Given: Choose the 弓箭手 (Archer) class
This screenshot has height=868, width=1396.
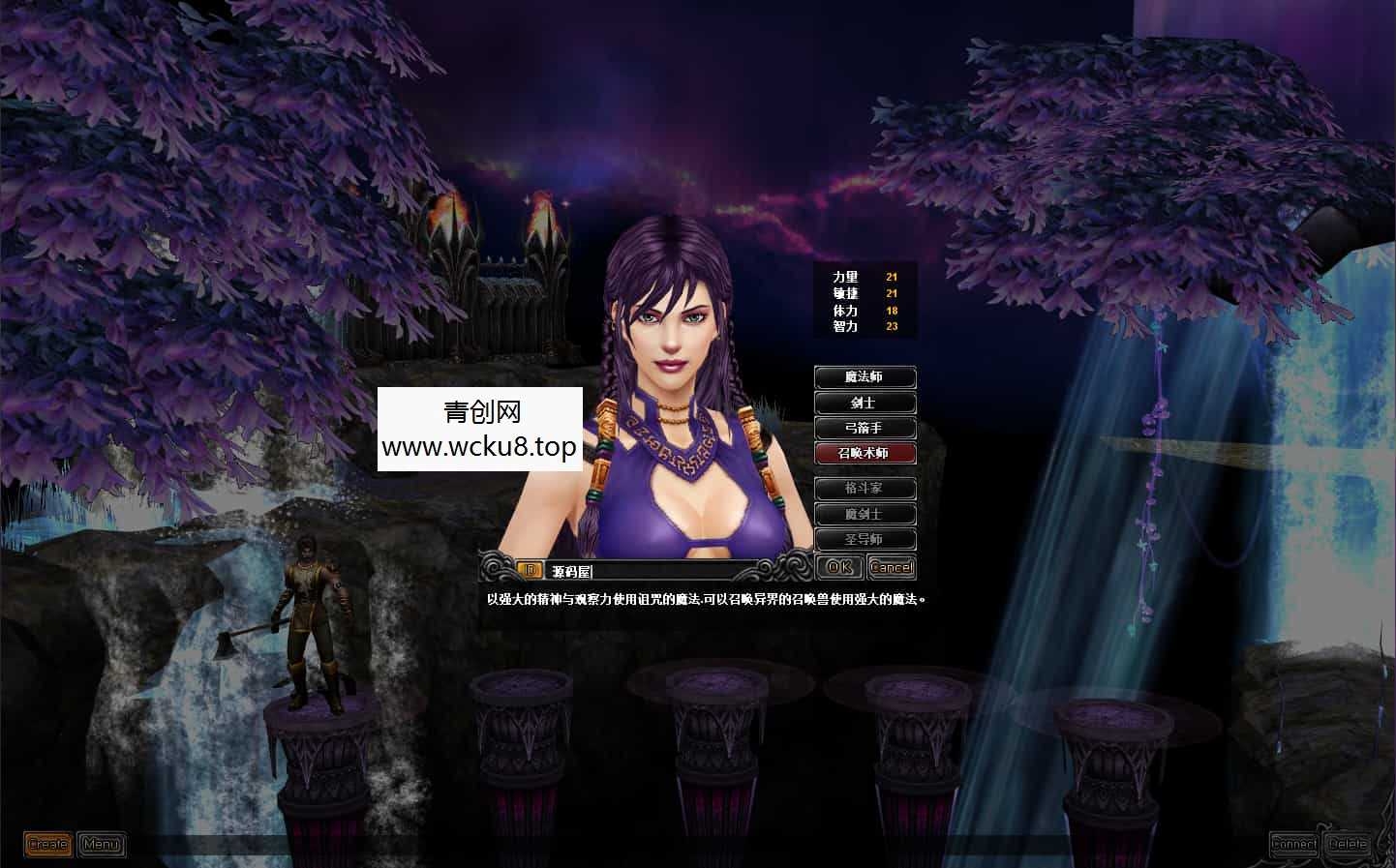Looking at the screenshot, I should (865, 429).
